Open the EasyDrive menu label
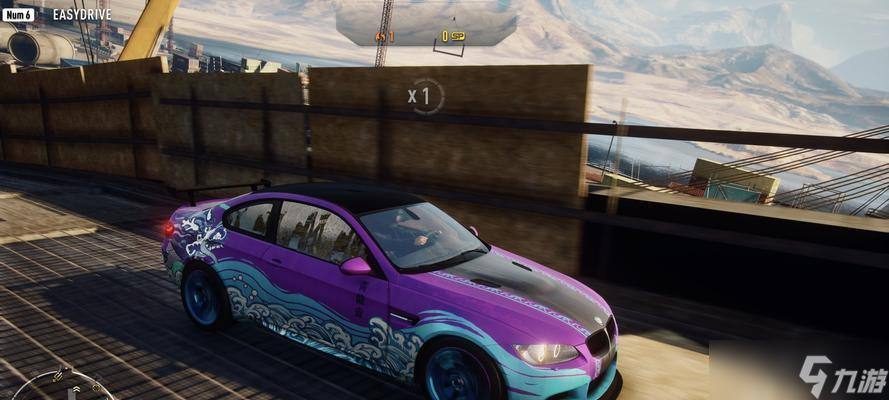Image resolution: width=889 pixels, height=400 pixels. 81,15
